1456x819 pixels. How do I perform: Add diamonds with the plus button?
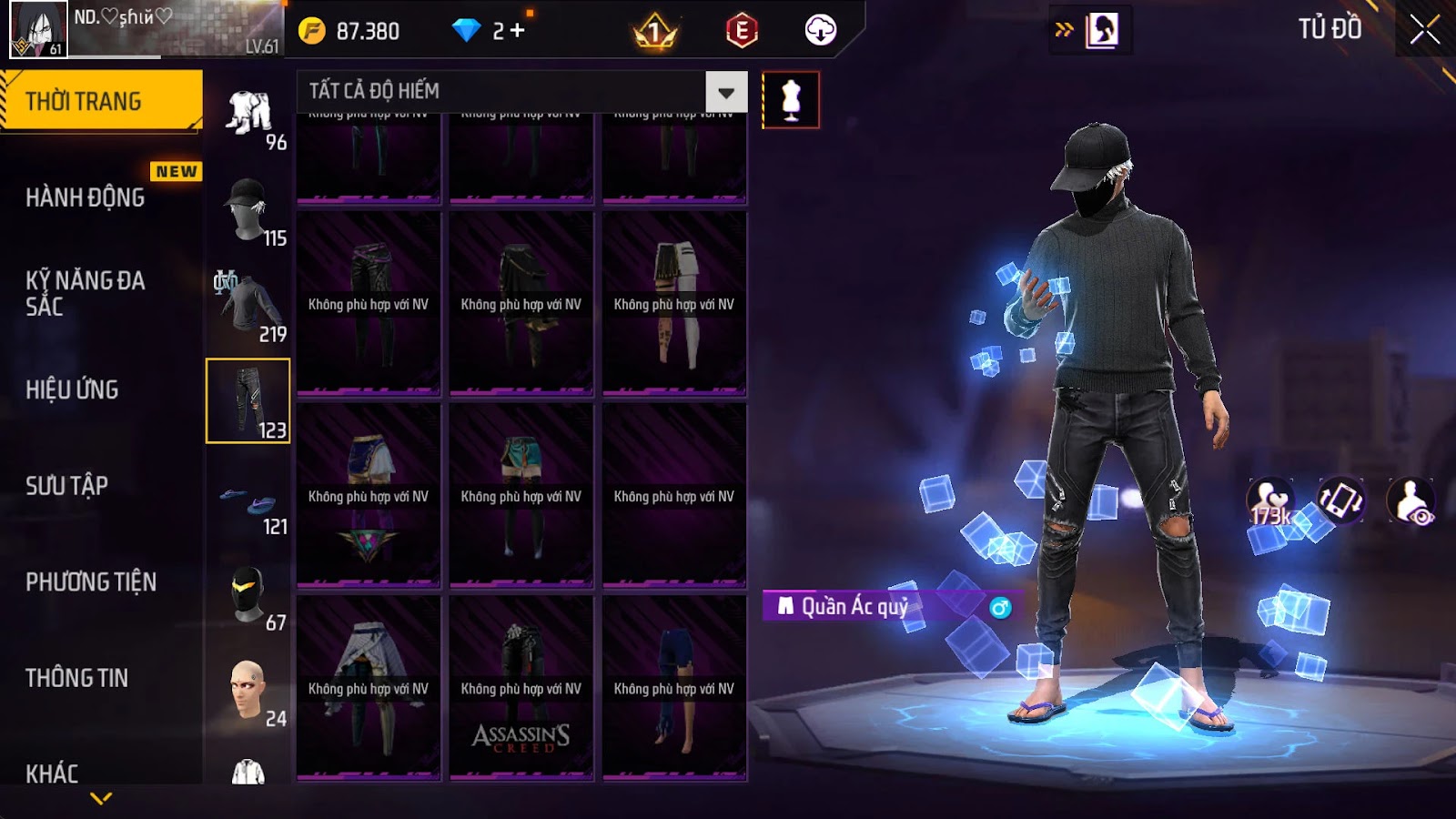coord(518,31)
